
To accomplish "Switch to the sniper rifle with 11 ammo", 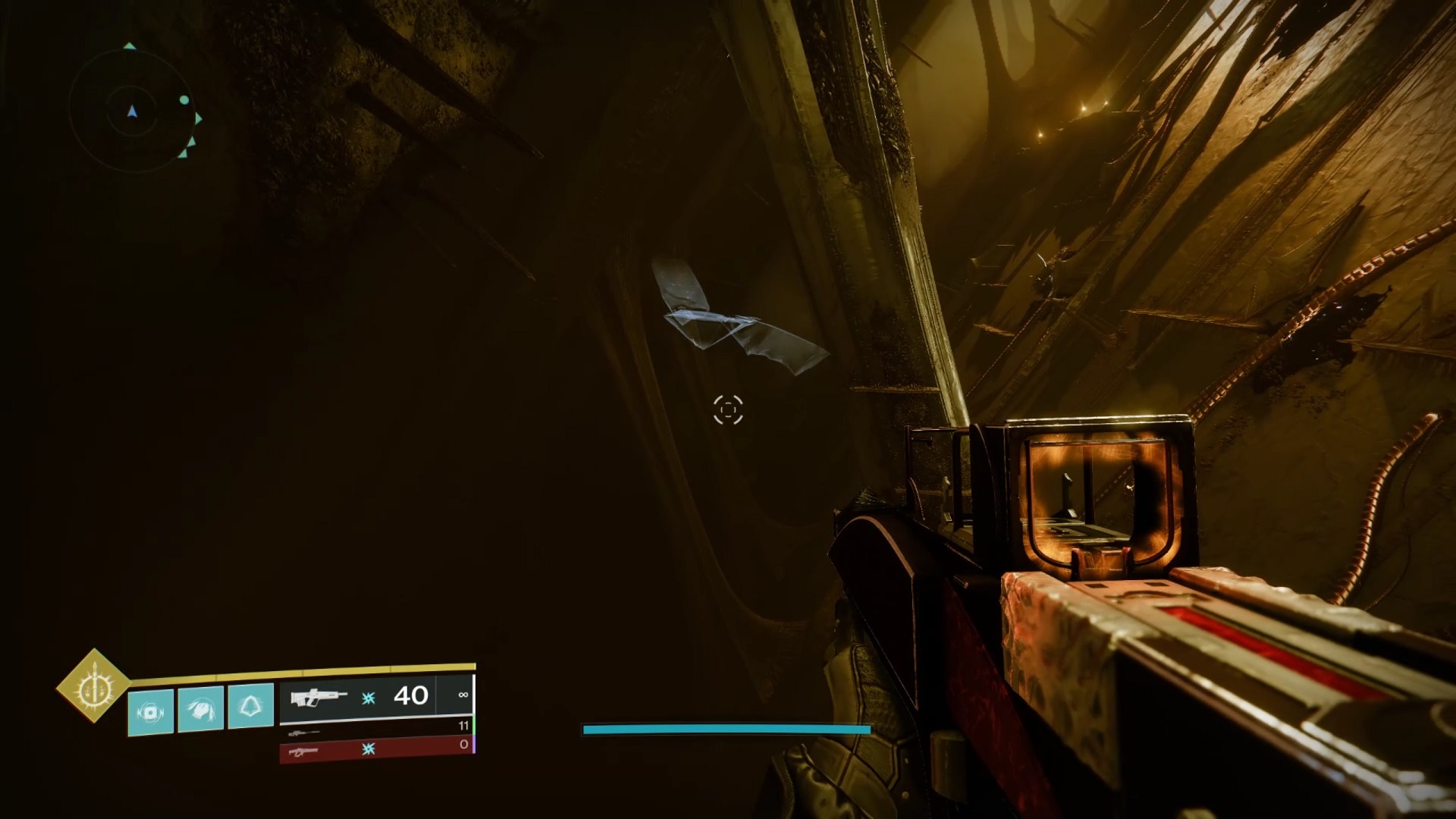I will point(377,729).
